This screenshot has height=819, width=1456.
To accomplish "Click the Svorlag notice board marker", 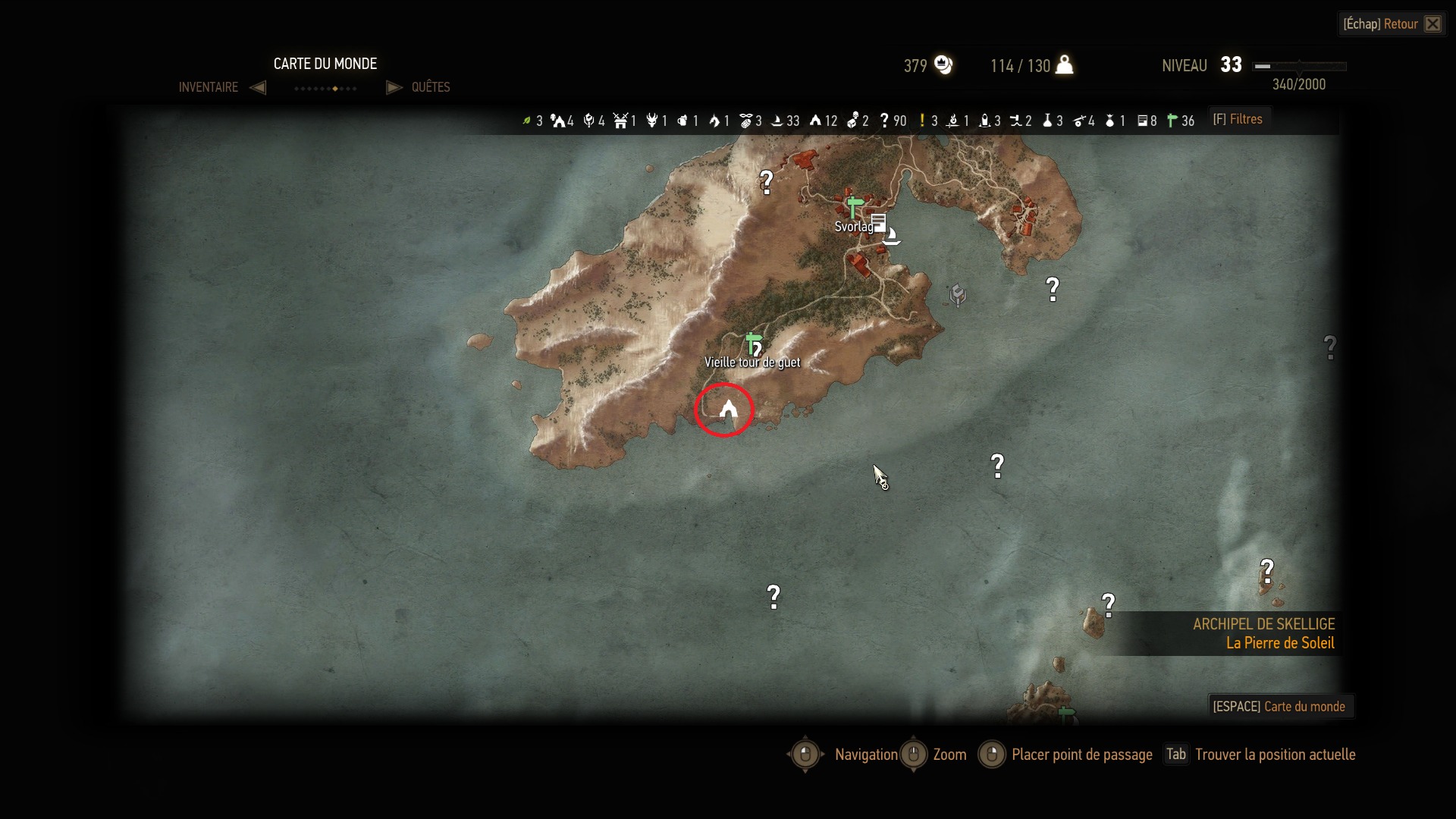I will (878, 223).
